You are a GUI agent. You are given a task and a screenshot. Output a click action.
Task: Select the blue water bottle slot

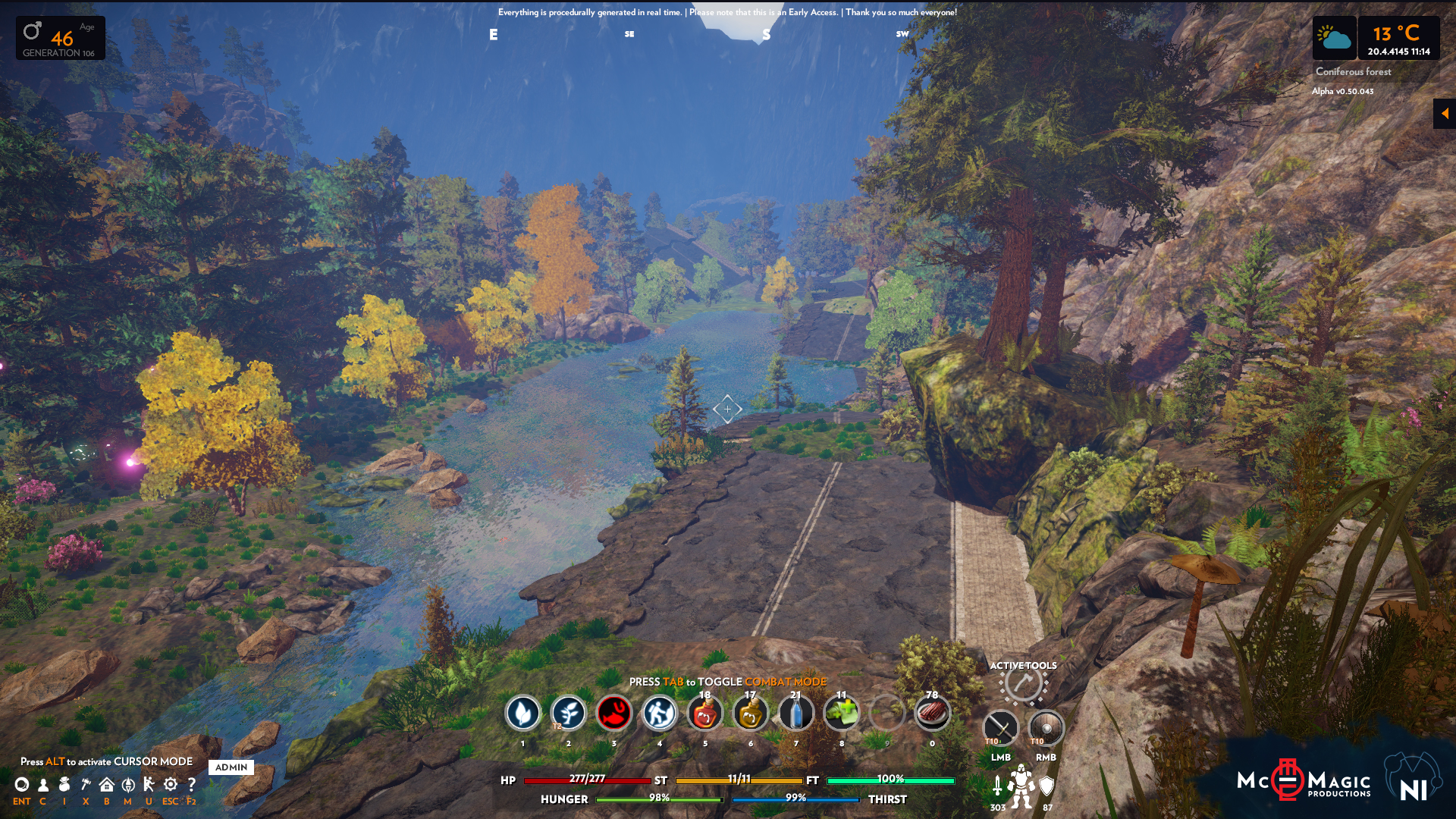point(795,714)
